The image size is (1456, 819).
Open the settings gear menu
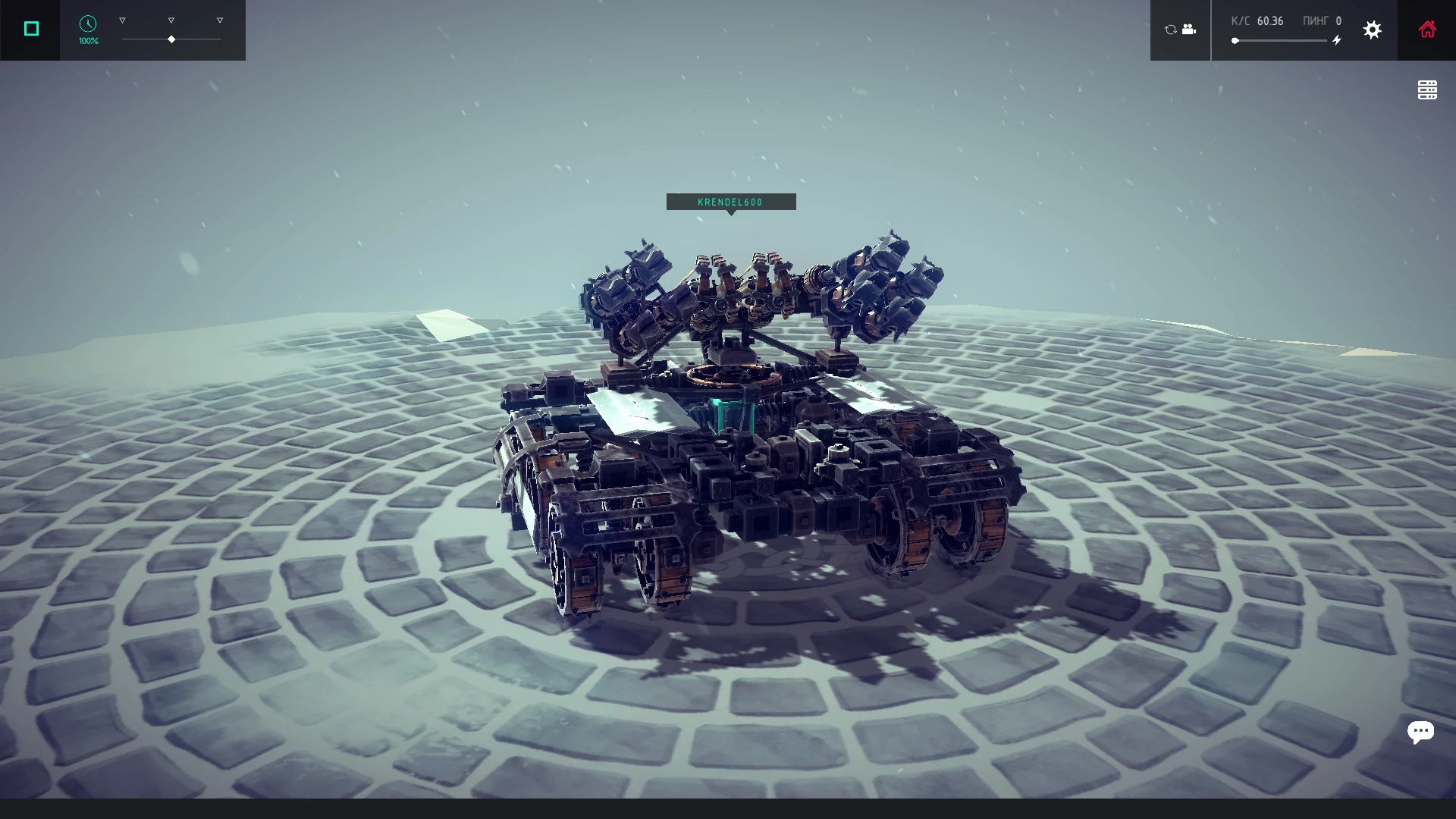(1373, 30)
